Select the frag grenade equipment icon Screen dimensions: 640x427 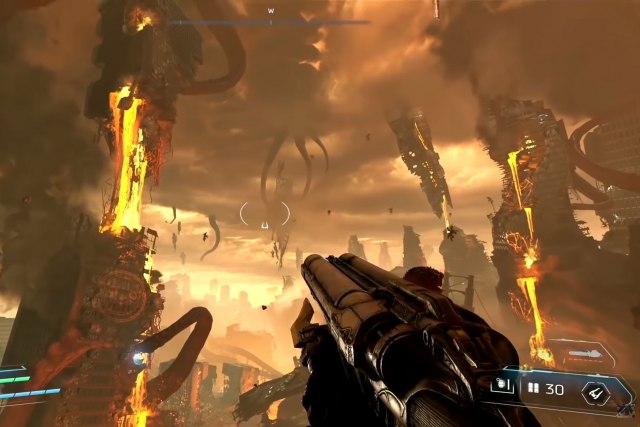coord(503,387)
